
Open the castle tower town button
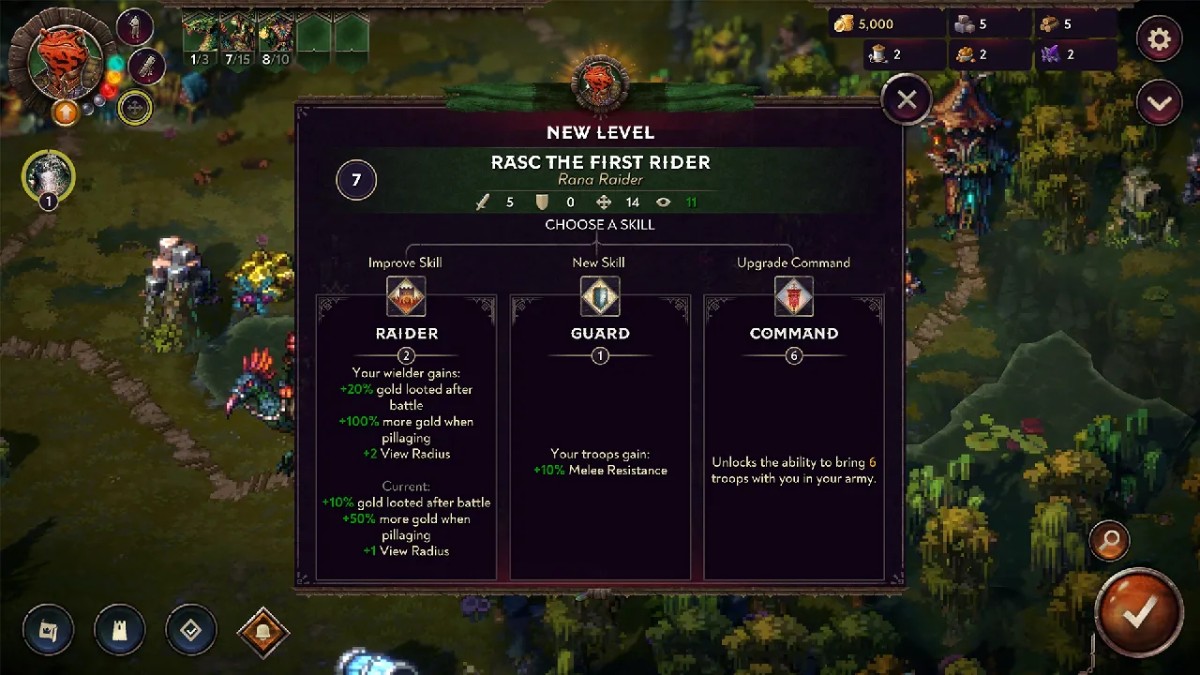[120, 630]
